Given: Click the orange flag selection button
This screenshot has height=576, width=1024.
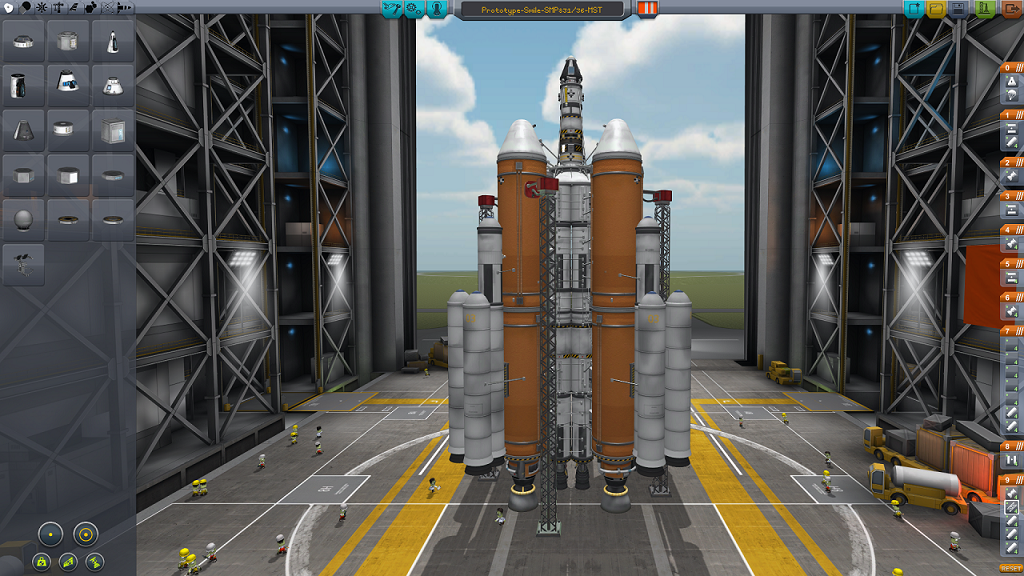Looking at the screenshot, I should click(x=648, y=9).
